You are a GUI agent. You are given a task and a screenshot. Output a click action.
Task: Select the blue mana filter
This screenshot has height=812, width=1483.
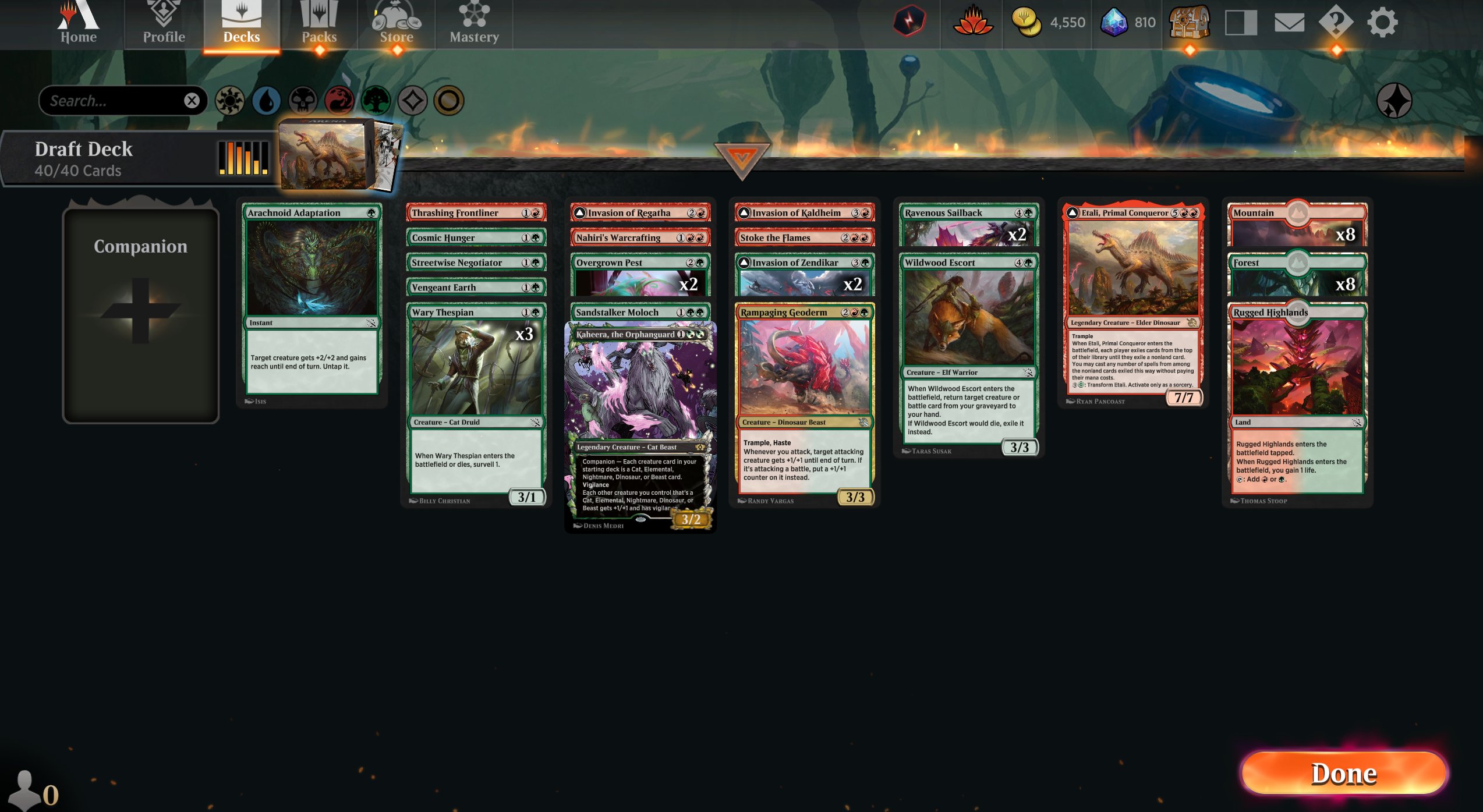267,100
